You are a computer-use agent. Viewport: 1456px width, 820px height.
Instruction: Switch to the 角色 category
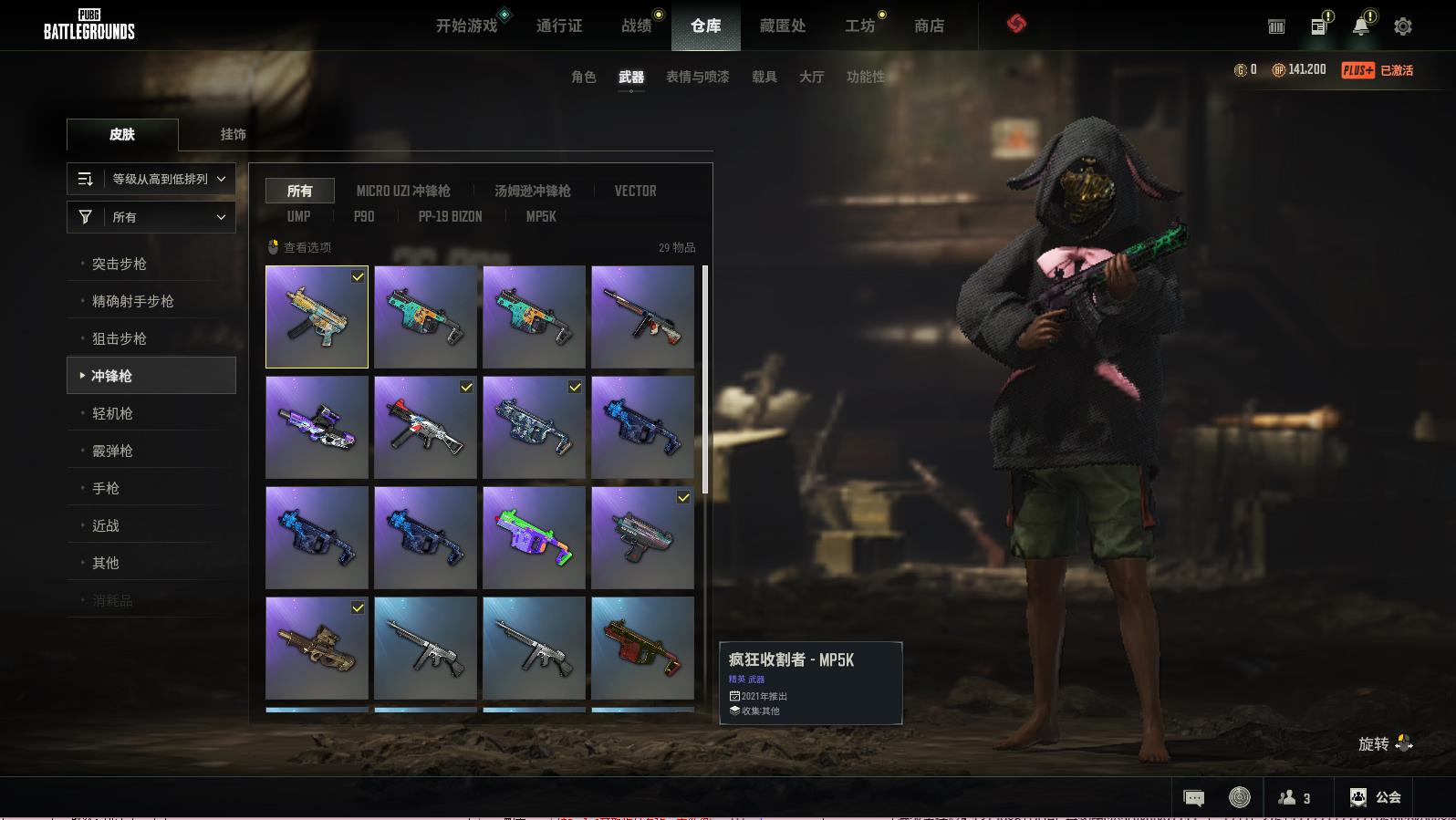tap(584, 77)
